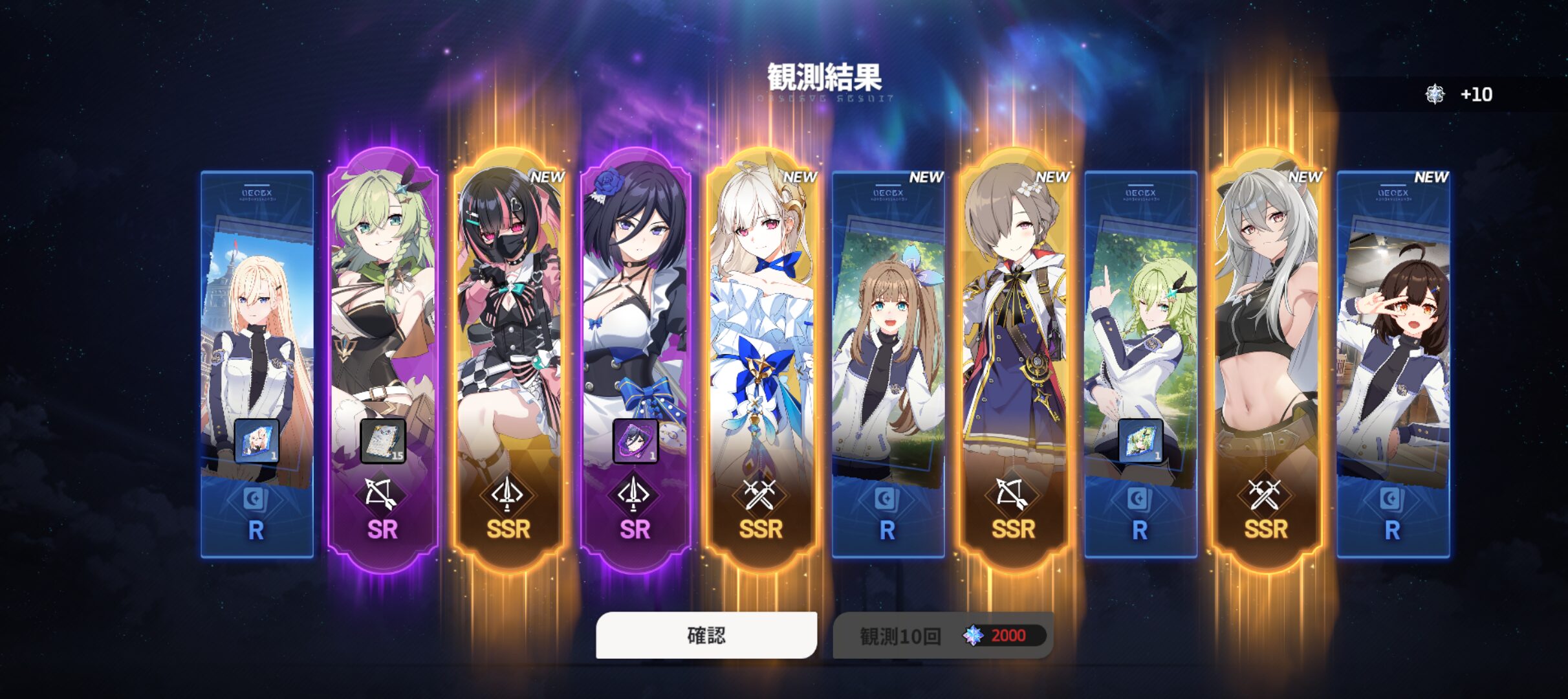
Task: Start another 観測10回 pull for 2000
Action: coord(942,635)
